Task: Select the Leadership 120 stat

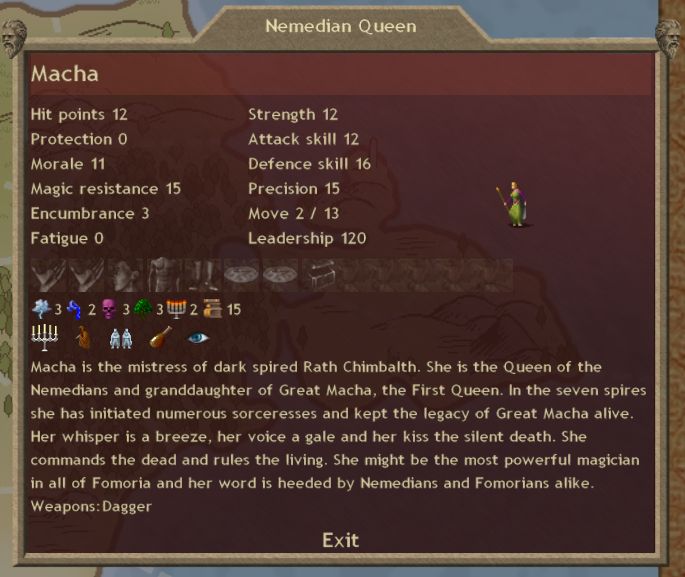Action: [x=307, y=238]
